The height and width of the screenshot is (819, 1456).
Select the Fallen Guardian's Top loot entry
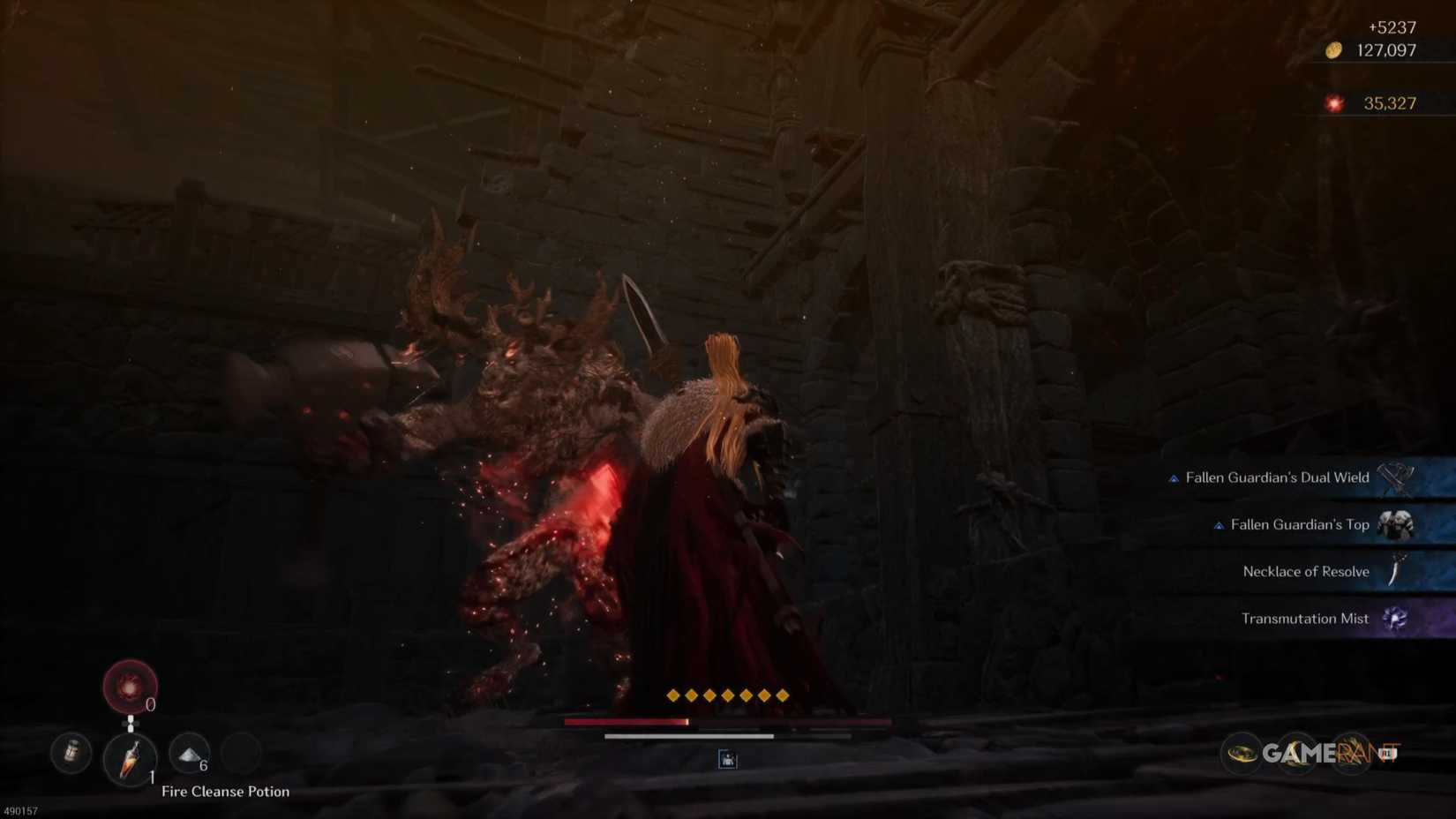point(1298,524)
